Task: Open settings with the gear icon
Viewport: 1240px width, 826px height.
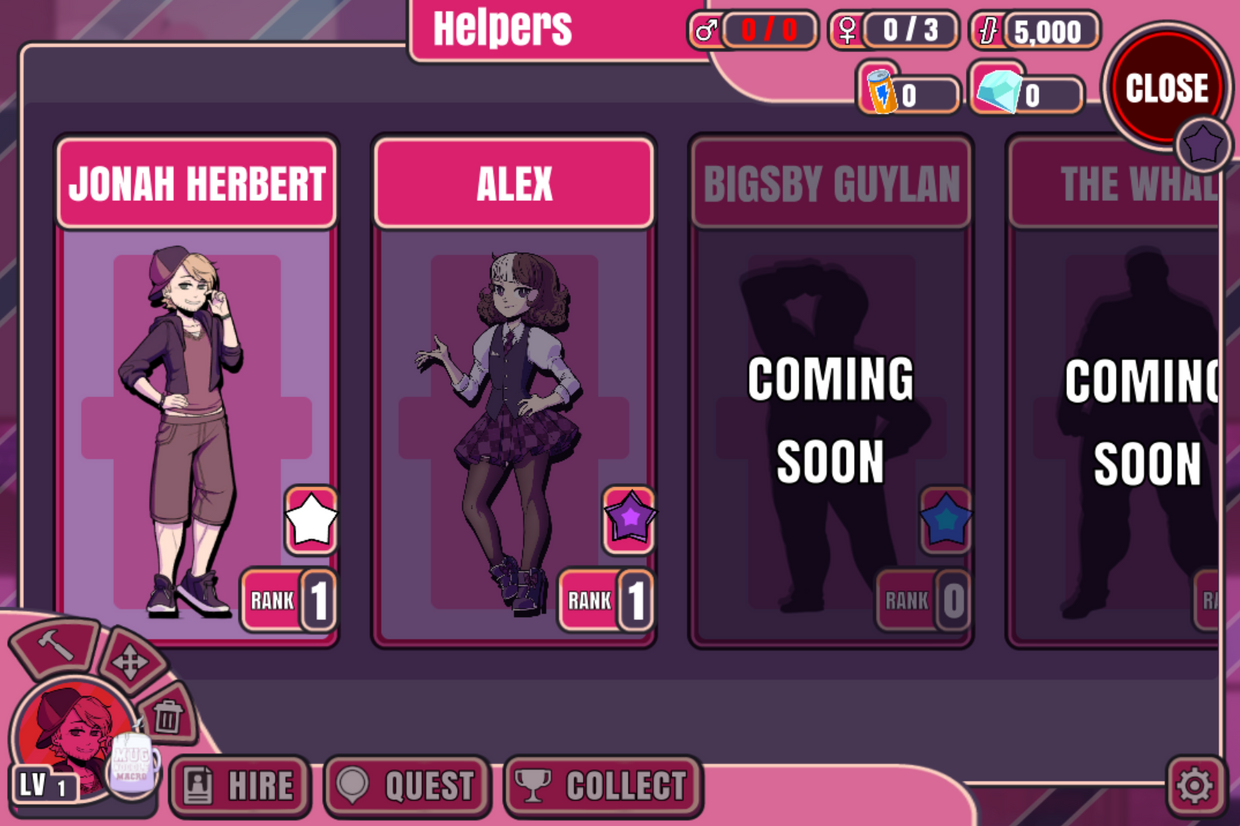Action: tap(1194, 785)
